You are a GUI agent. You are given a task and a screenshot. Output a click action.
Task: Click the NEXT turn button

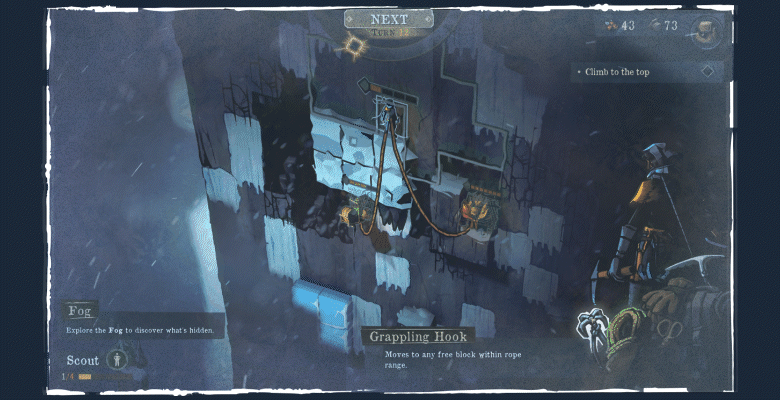coord(388,20)
